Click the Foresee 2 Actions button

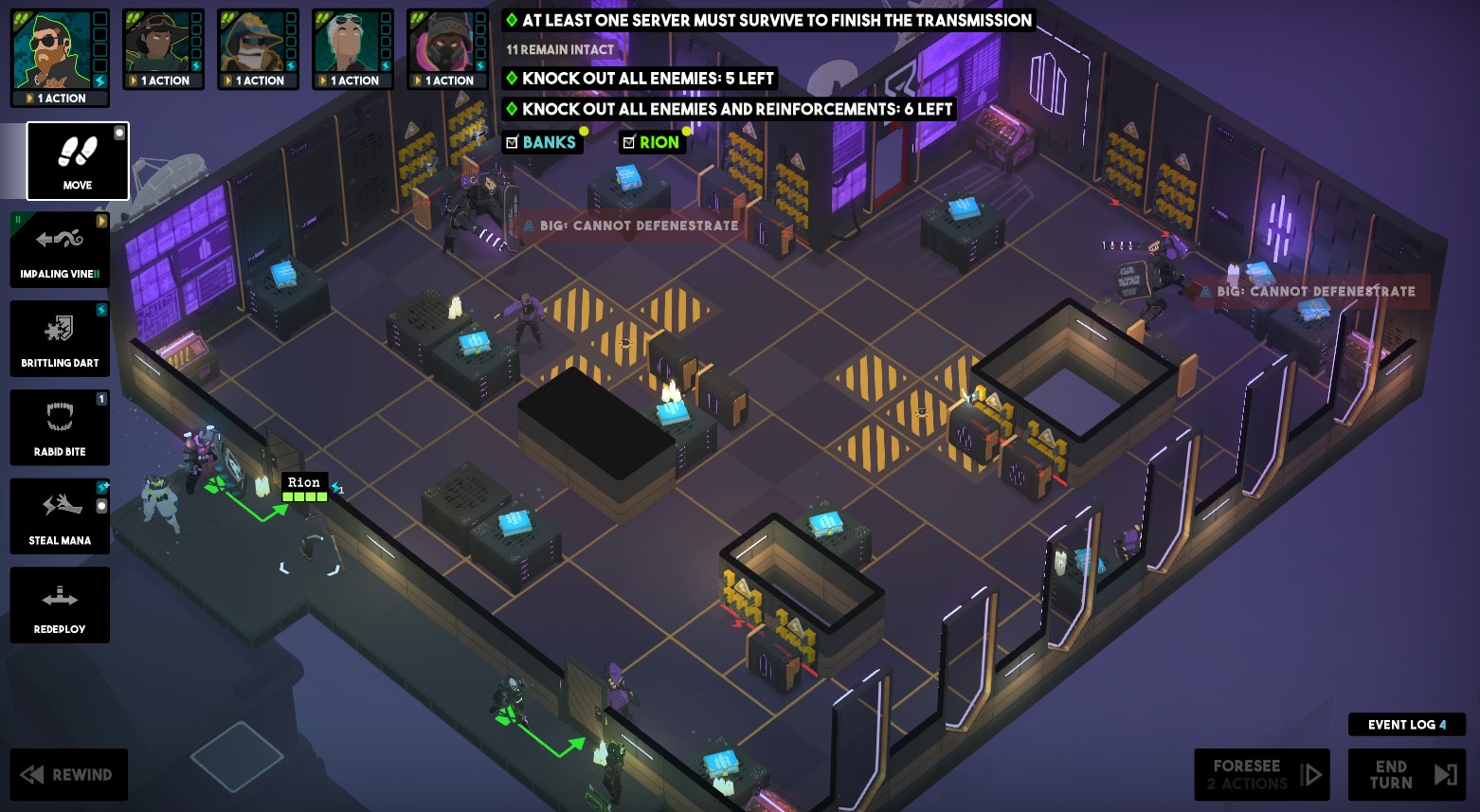tap(1261, 774)
